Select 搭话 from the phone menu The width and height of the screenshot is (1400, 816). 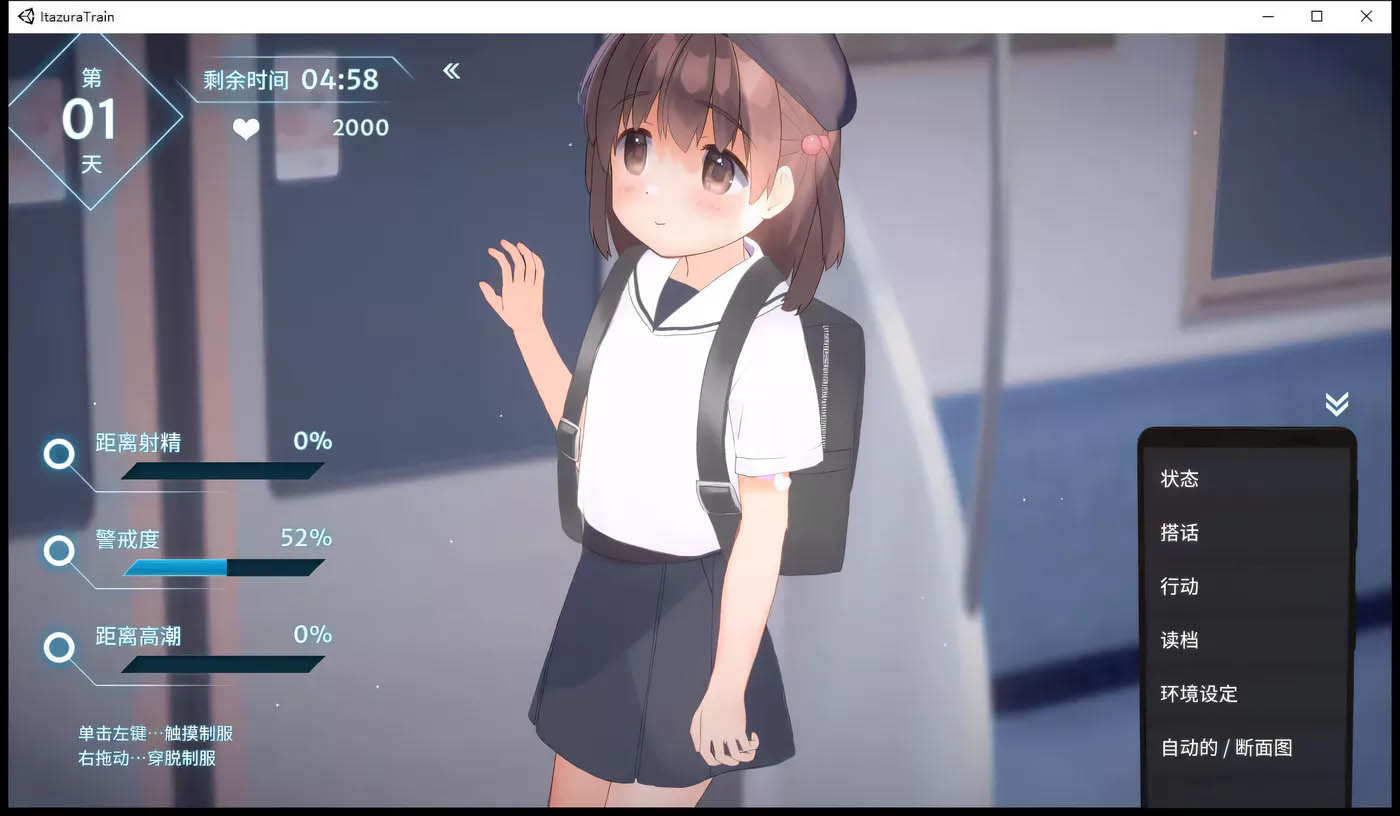coord(1181,533)
